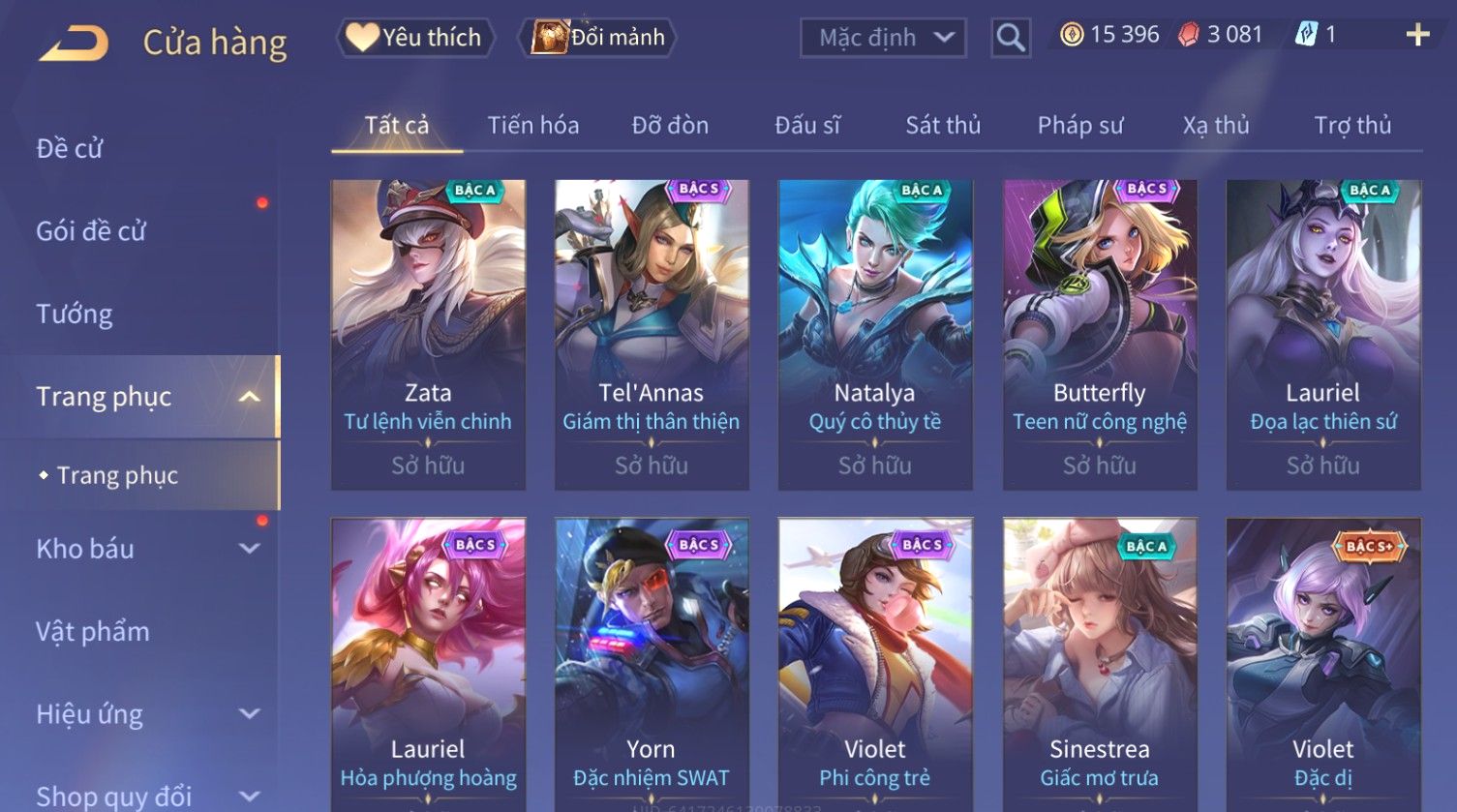Viewport: 1457px width, 812px height.
Task: Select the Sát thủ category tab
Action: pos(943,126)
